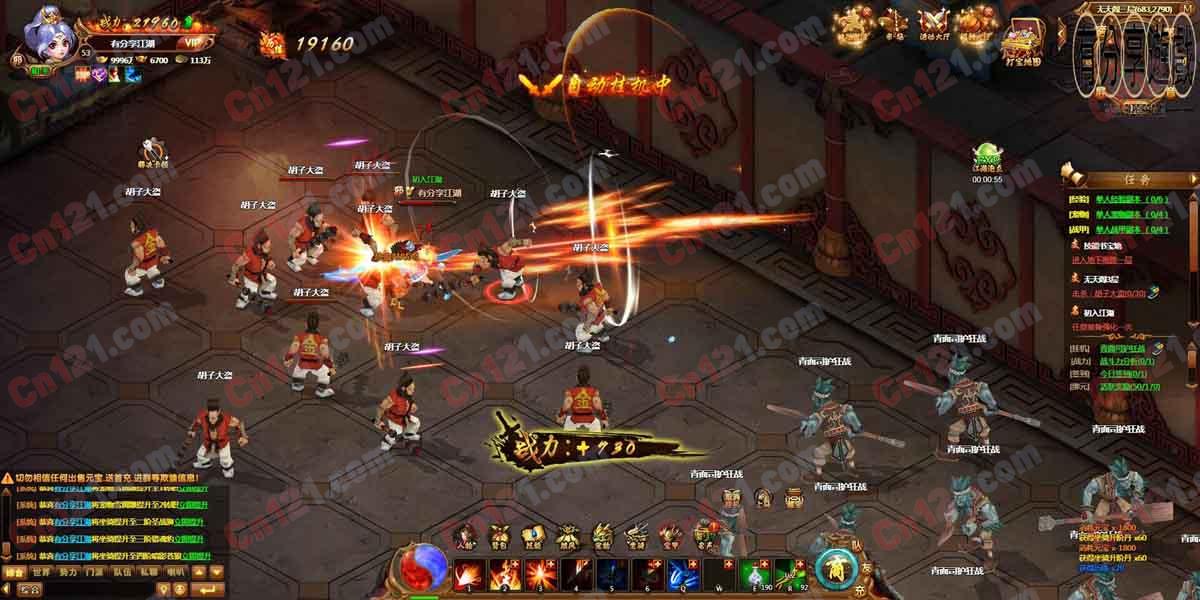
Task: Use the green potion in slot E
Action: click(x=755, y=574)
